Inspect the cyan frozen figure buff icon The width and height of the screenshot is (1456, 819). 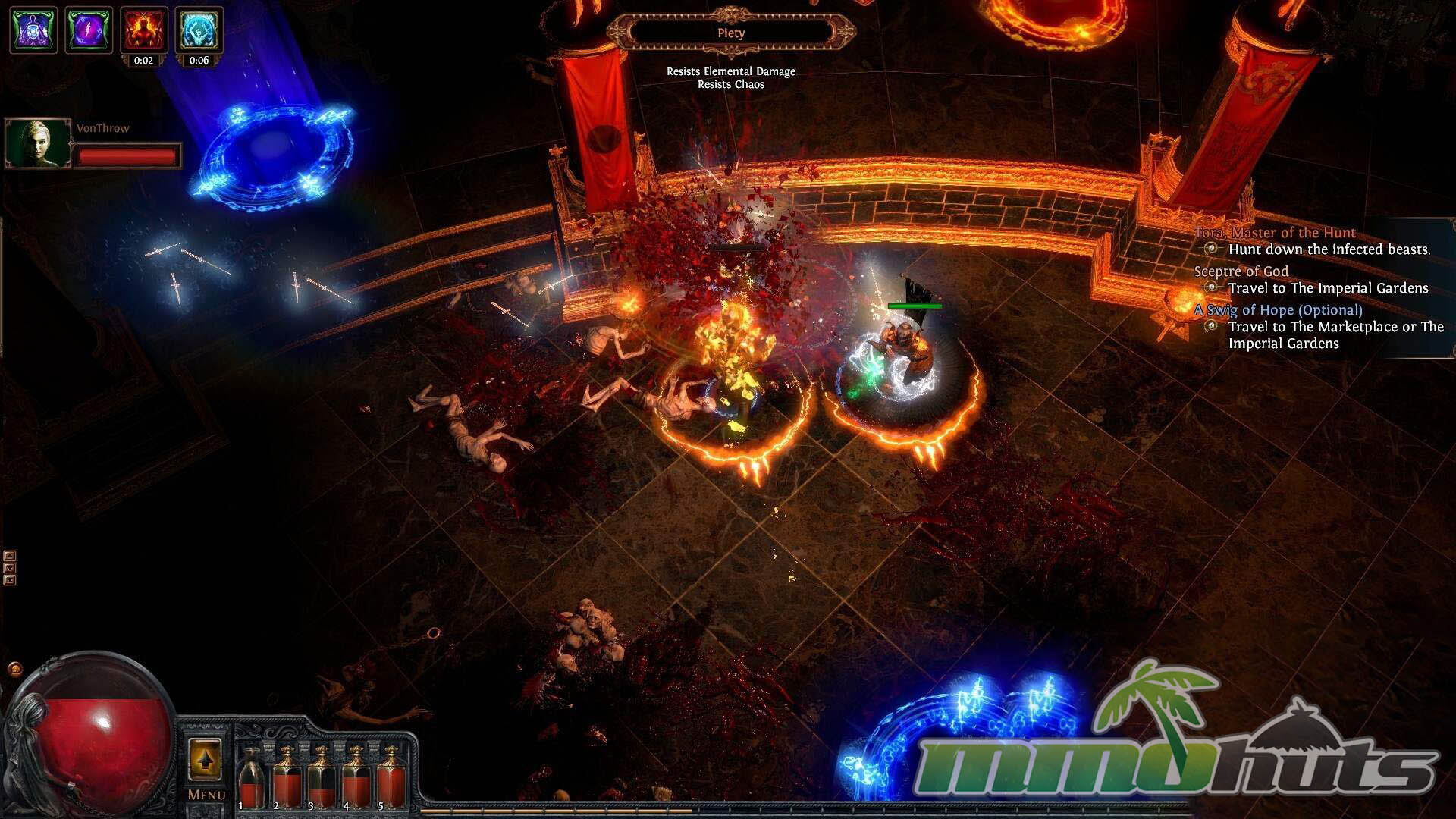tap(199, 30)
